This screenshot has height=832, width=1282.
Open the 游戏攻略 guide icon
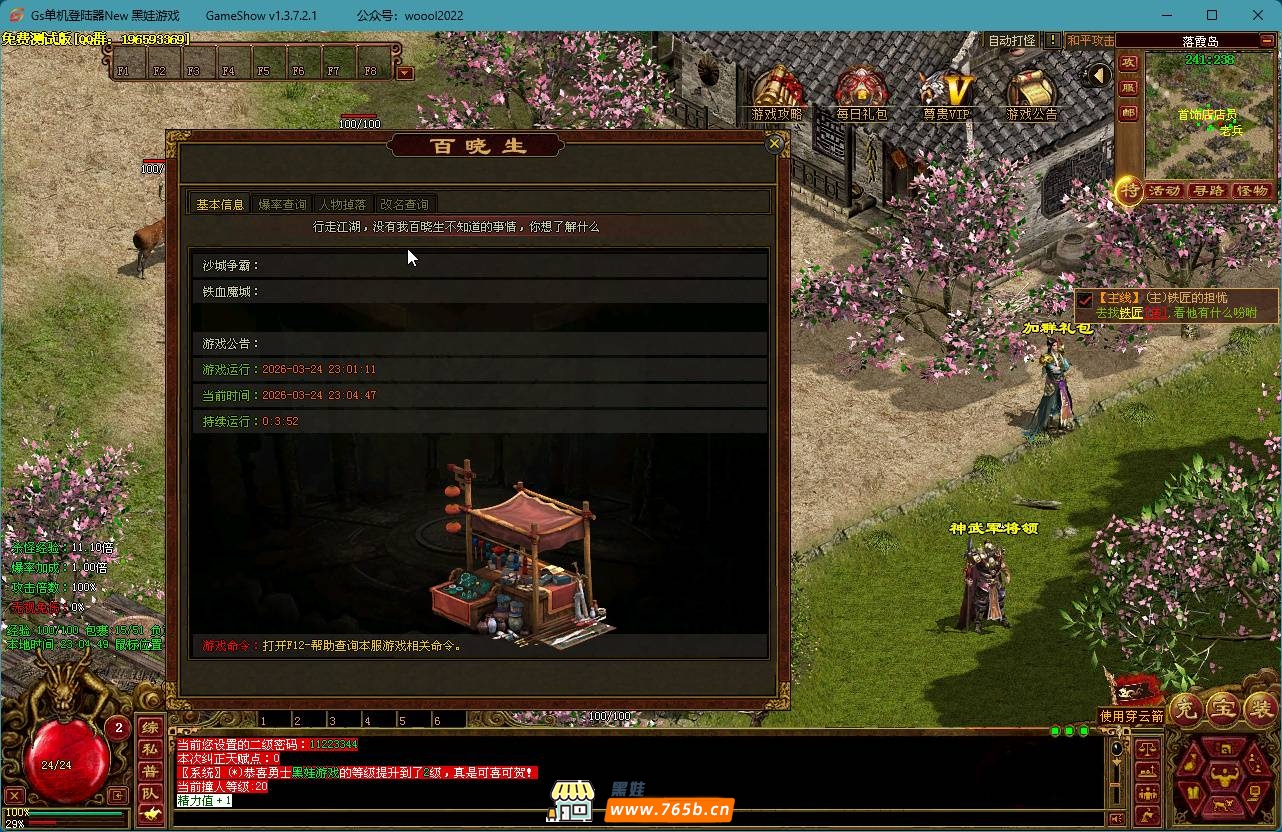(x=777, y=94)
